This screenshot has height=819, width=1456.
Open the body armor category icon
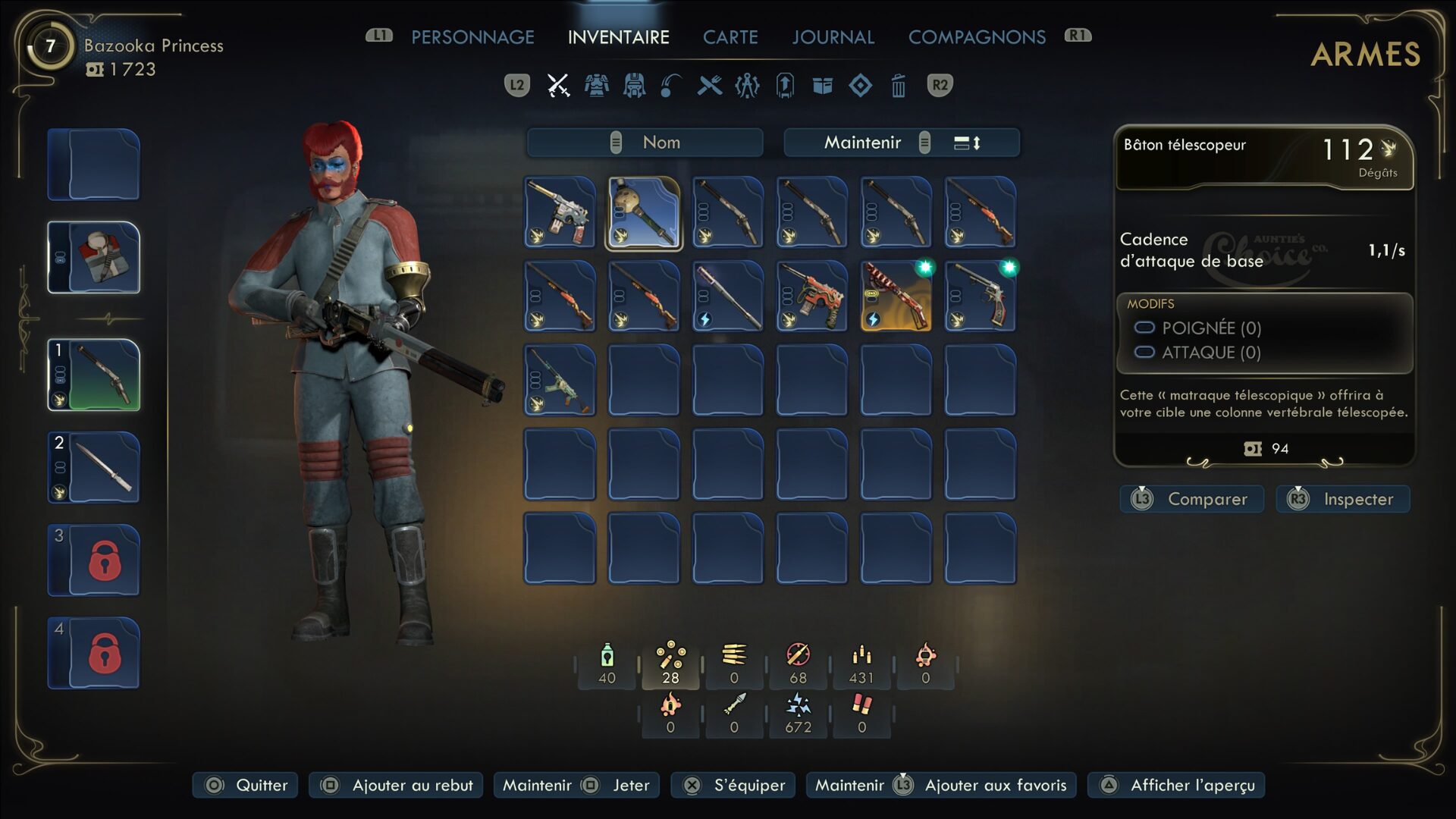[596, 86]
